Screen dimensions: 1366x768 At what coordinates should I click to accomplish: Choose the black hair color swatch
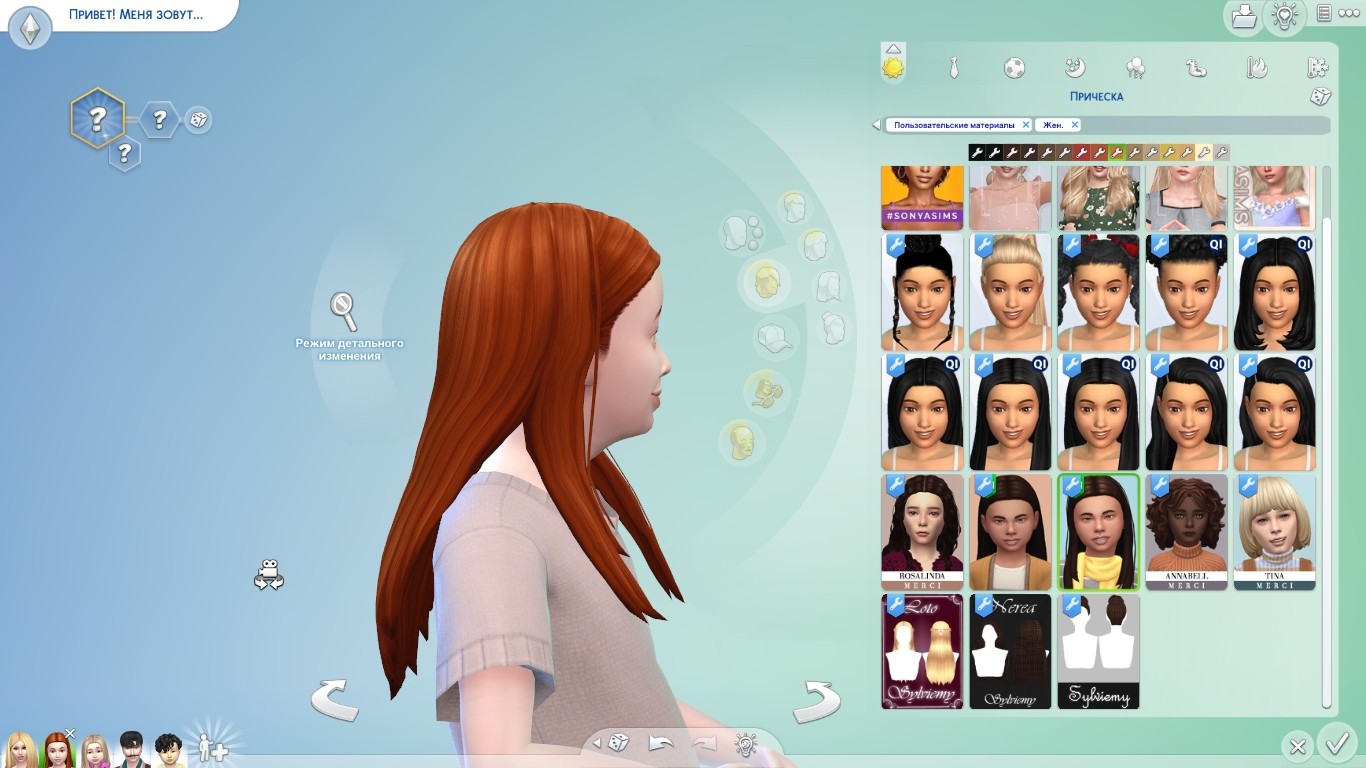click(x=977, y=153)
